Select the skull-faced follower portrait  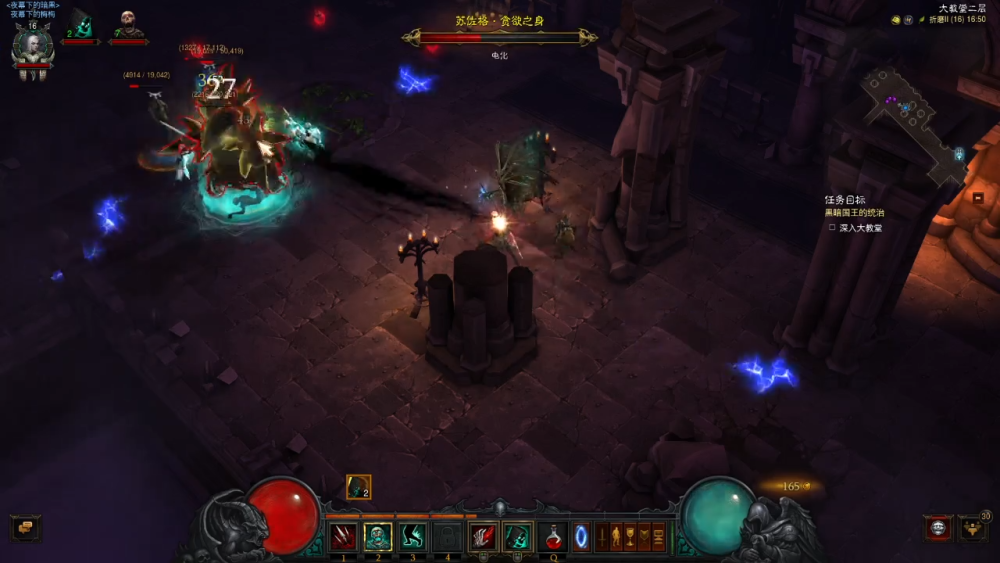tap(128, 24)
